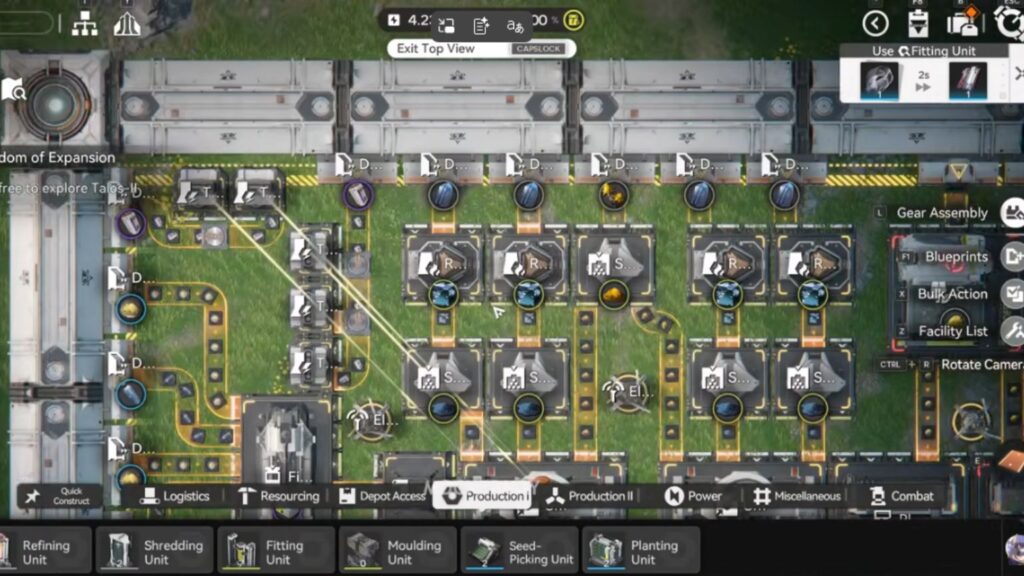Select the Planting Unit building

[x=640, y=551]
